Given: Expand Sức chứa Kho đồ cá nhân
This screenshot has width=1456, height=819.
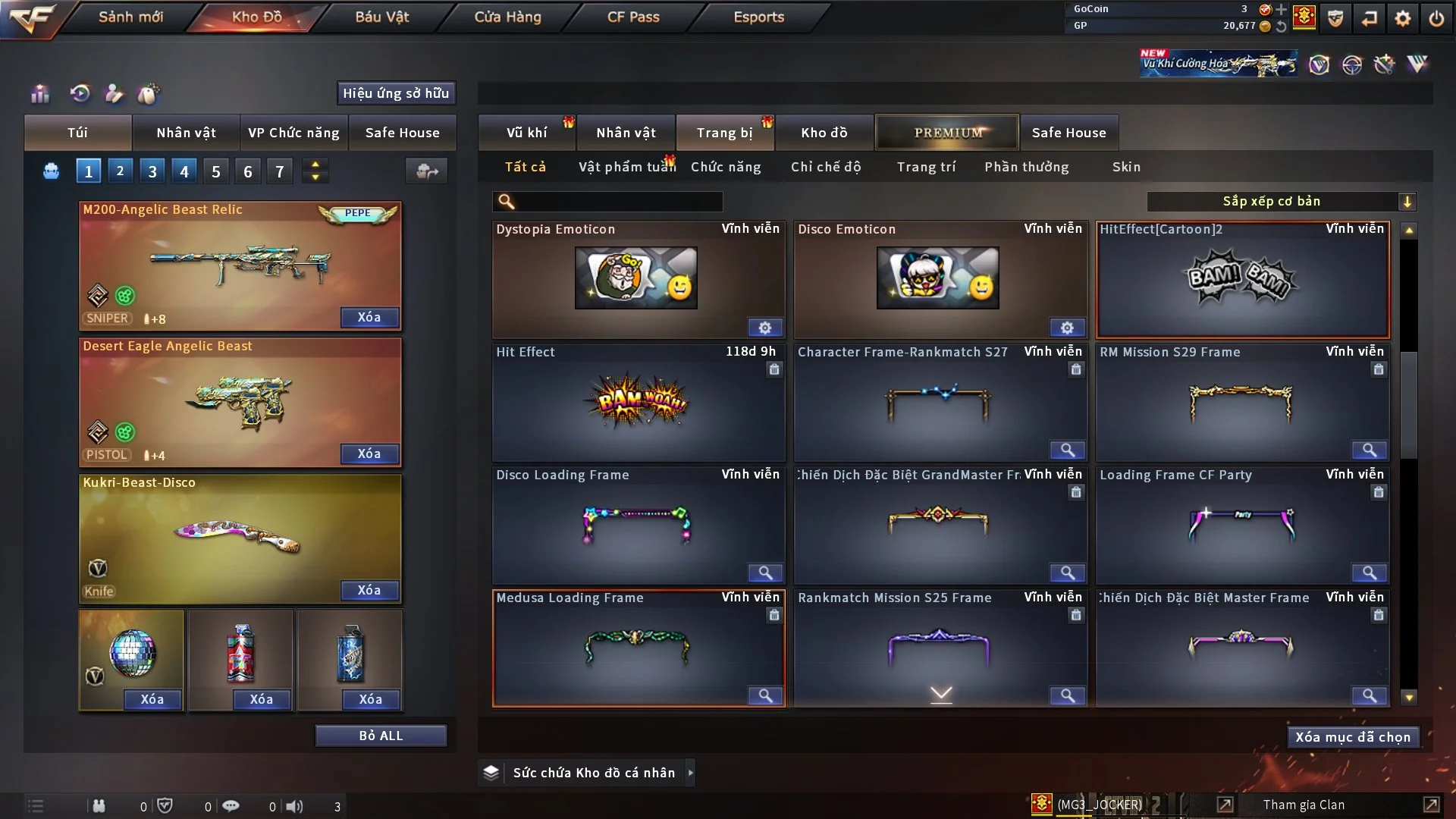Looking at the screenshot, I should [690, 773].
